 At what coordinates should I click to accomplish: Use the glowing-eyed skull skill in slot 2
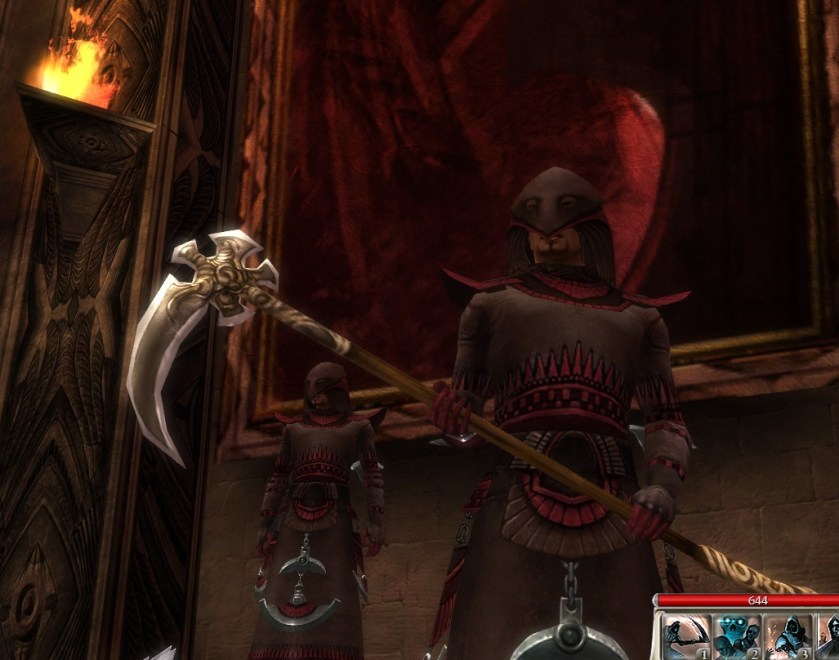738,637
